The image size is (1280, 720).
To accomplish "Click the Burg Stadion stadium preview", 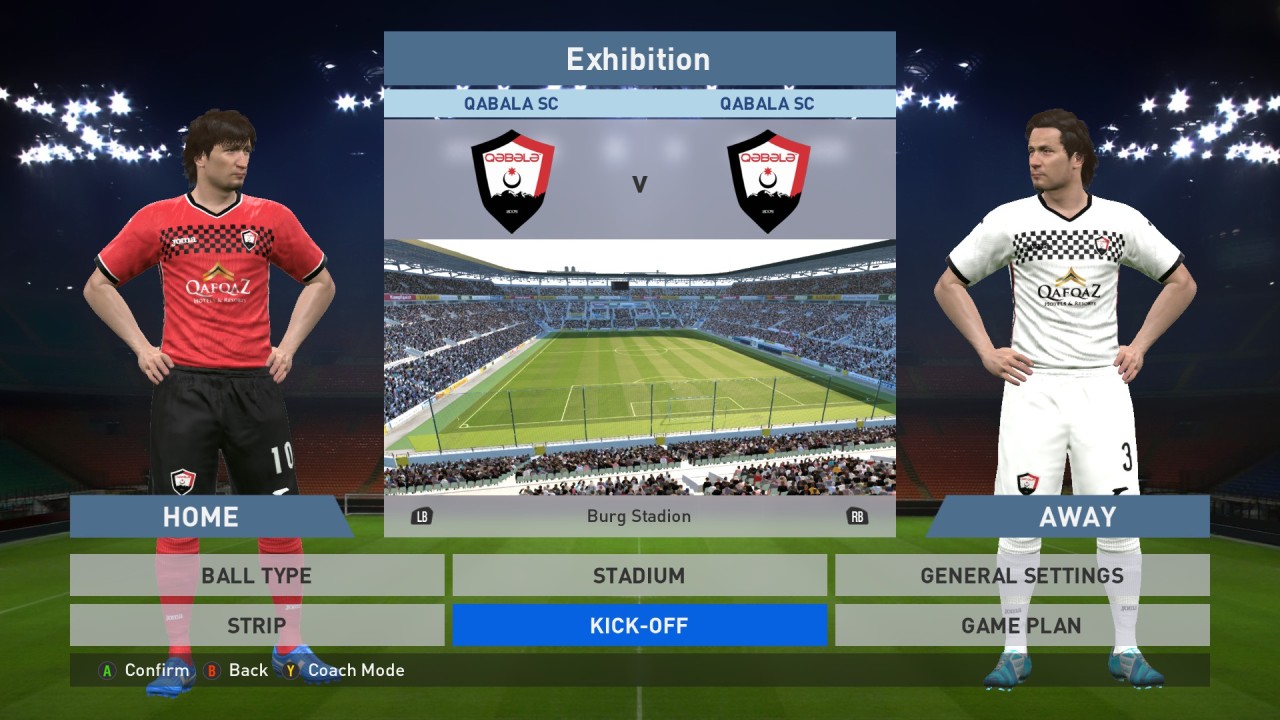I will pos(639,366).
